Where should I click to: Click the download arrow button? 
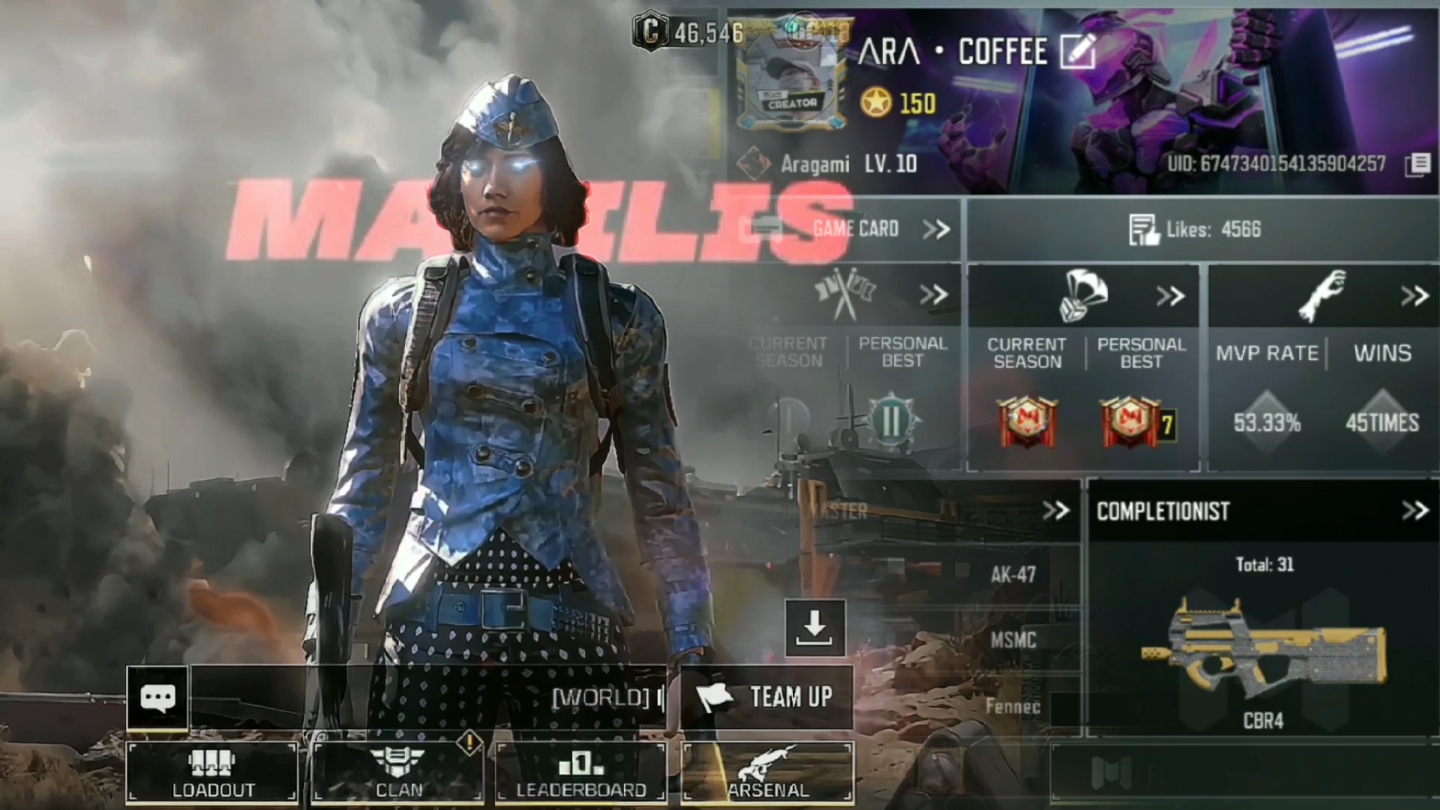[x=815, y=628]
